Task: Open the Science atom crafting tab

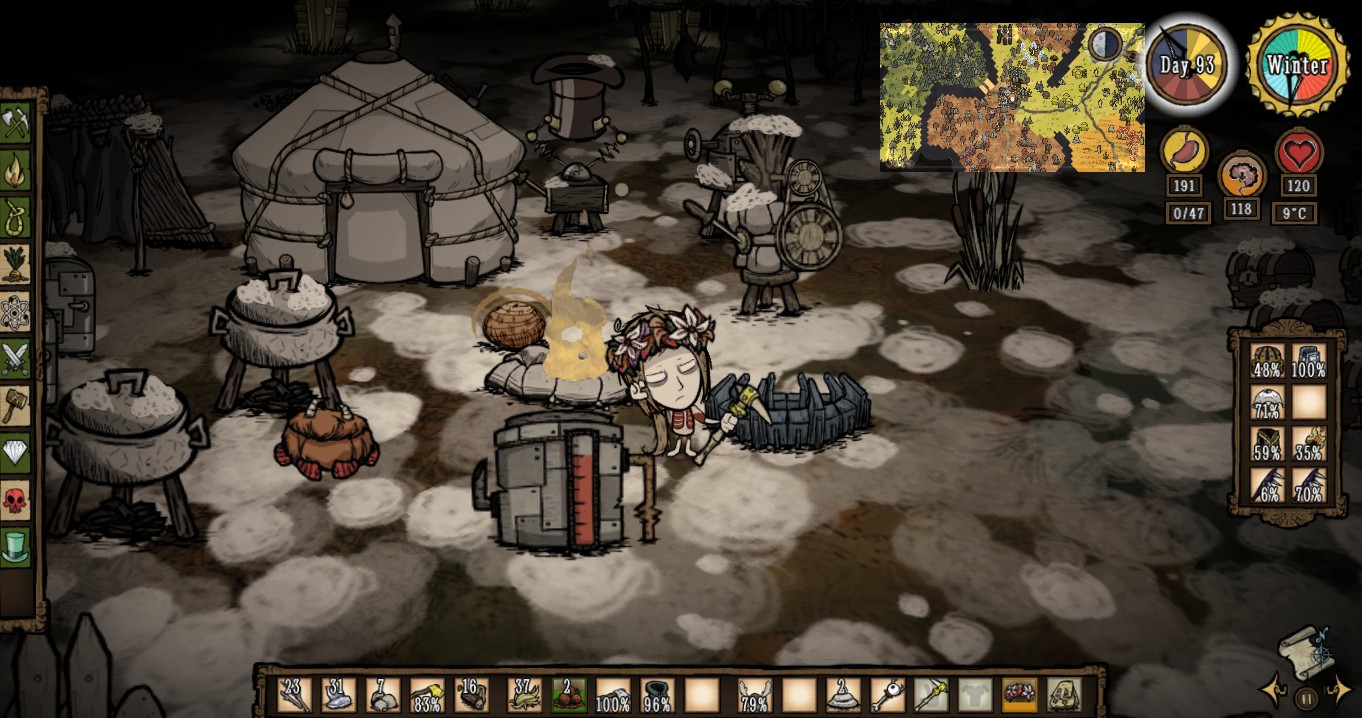Action: tap(16, 312)
